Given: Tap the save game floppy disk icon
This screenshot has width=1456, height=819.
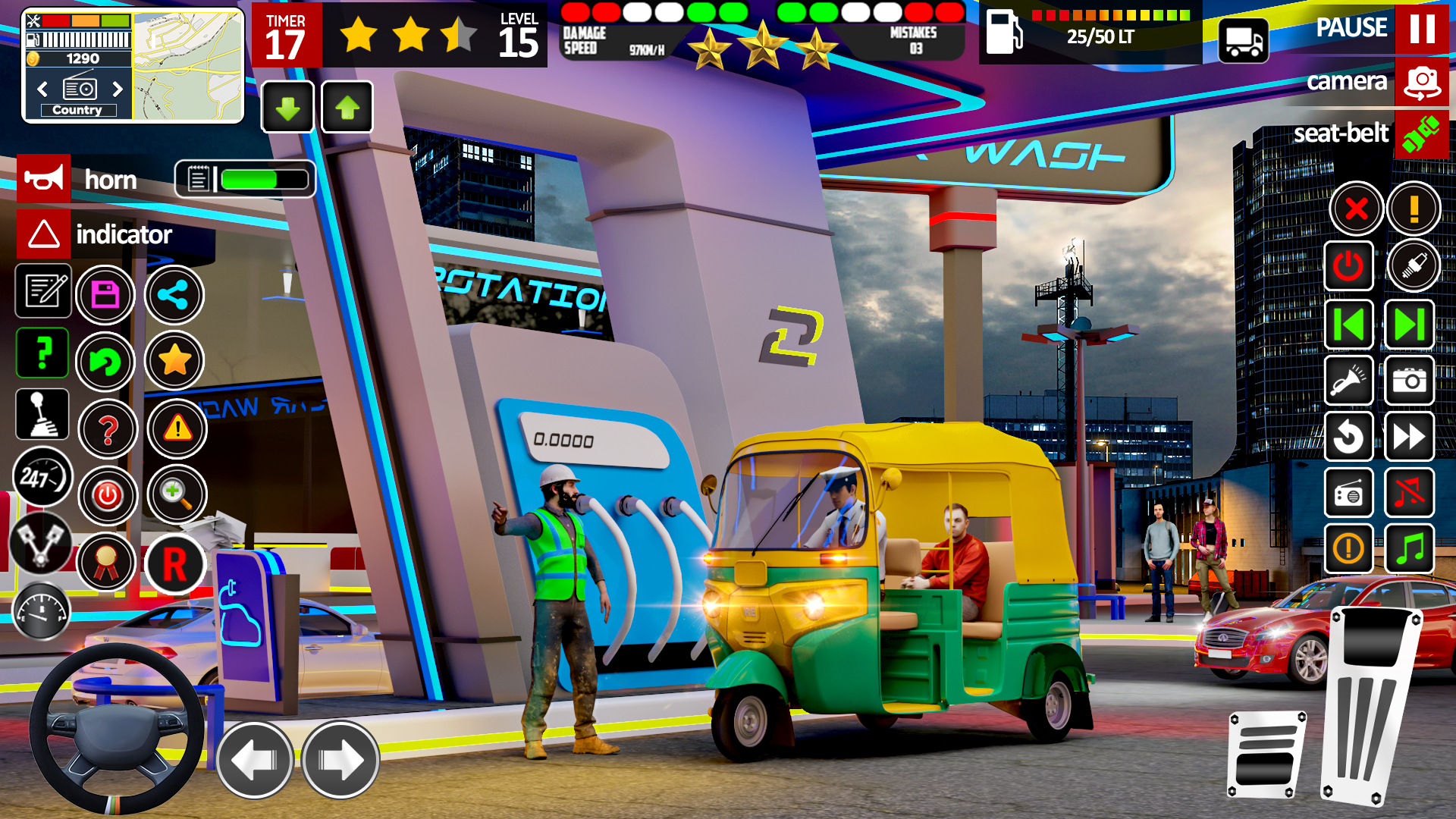Looking at the screenshot, I should pos(106,294).
